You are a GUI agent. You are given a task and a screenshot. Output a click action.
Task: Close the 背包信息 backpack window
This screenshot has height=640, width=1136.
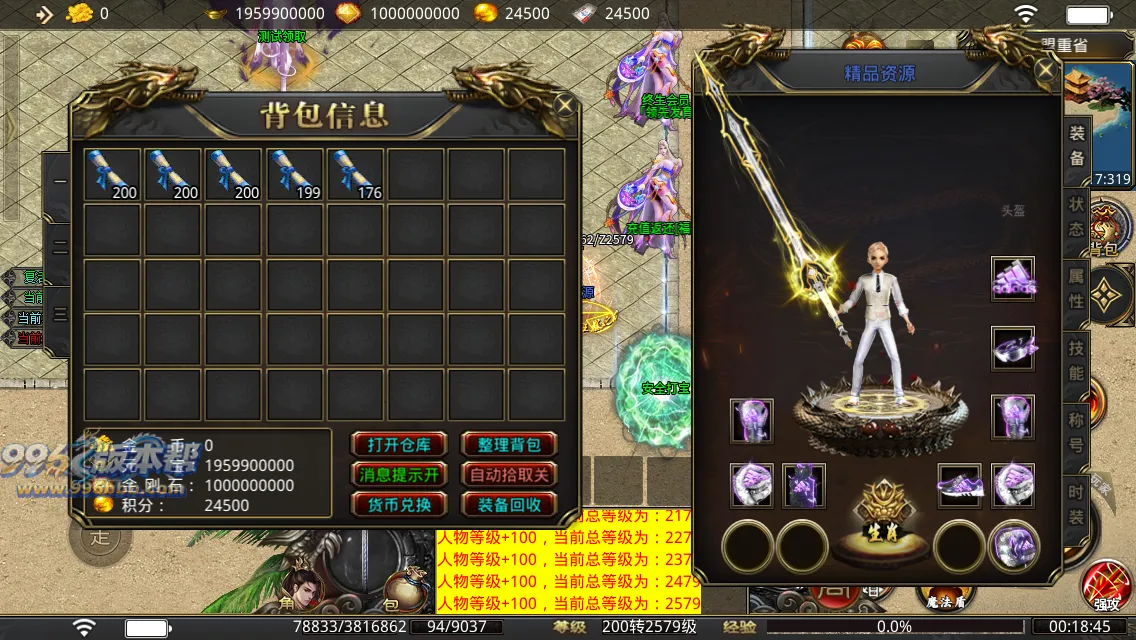(x=565, y=105)
